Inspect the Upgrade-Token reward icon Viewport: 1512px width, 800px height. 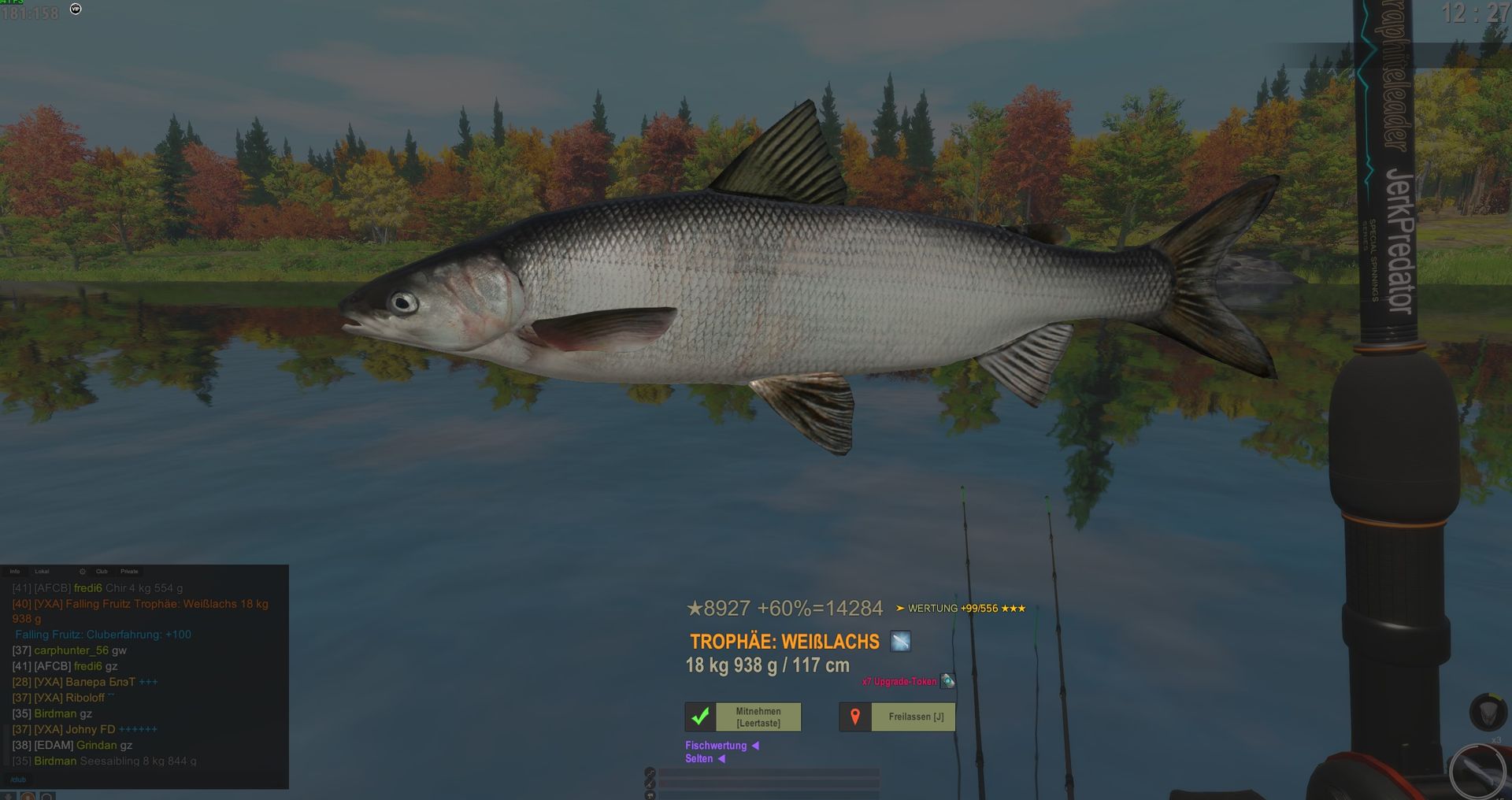pos(948,681)
